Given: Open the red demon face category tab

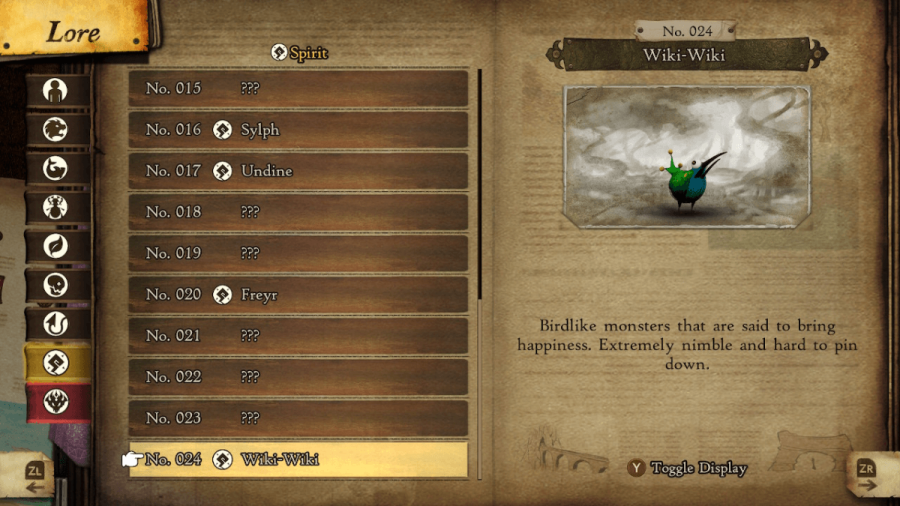Looking at the screenshot, I should pyautogui.click(x=56, y=402).
